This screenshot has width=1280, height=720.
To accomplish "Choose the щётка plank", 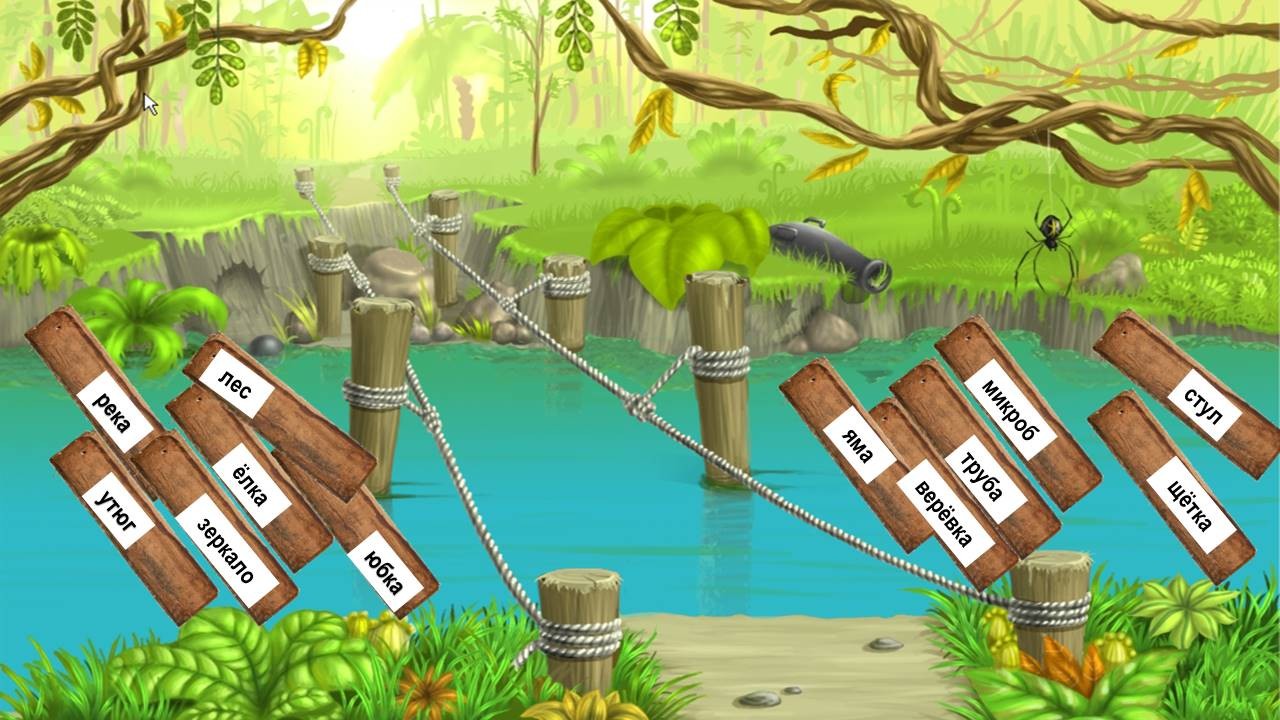I will tap(1189, 505).
